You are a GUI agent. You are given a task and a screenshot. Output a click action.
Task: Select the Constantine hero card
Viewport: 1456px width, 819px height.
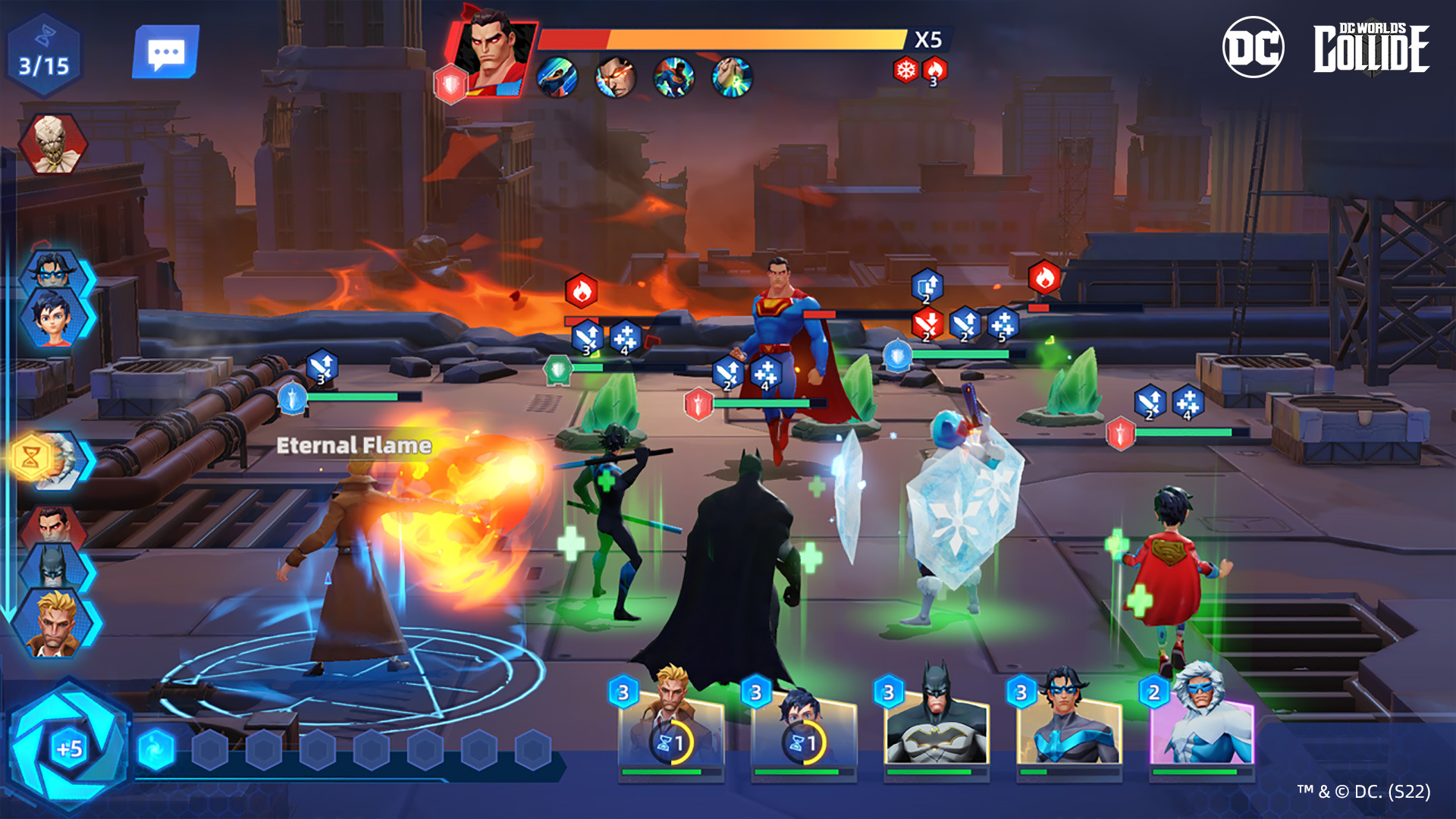coord(671,728)
